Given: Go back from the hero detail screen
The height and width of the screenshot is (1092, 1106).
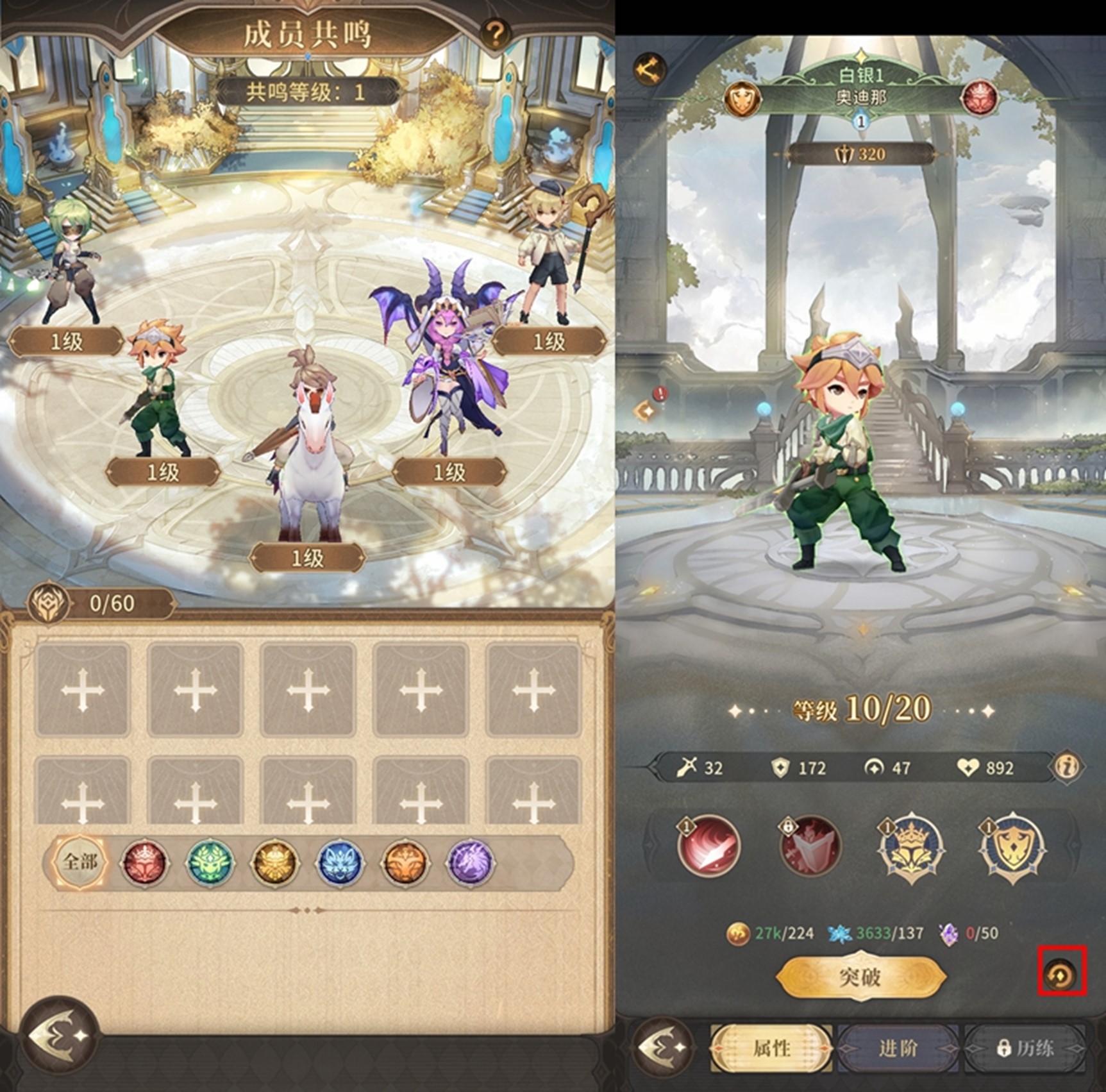Looking at the screenshot, I should pos(664,1046).
